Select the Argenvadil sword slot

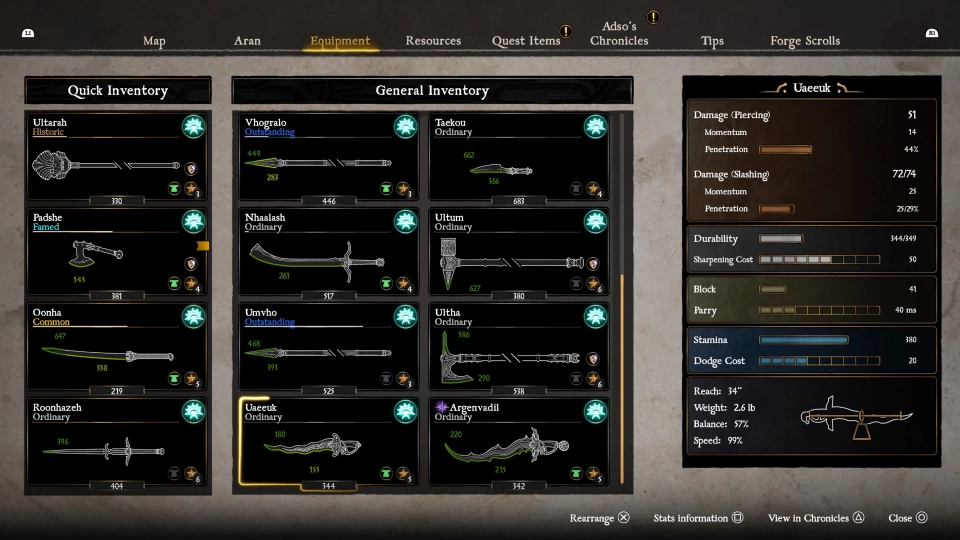tap(519, 445)
